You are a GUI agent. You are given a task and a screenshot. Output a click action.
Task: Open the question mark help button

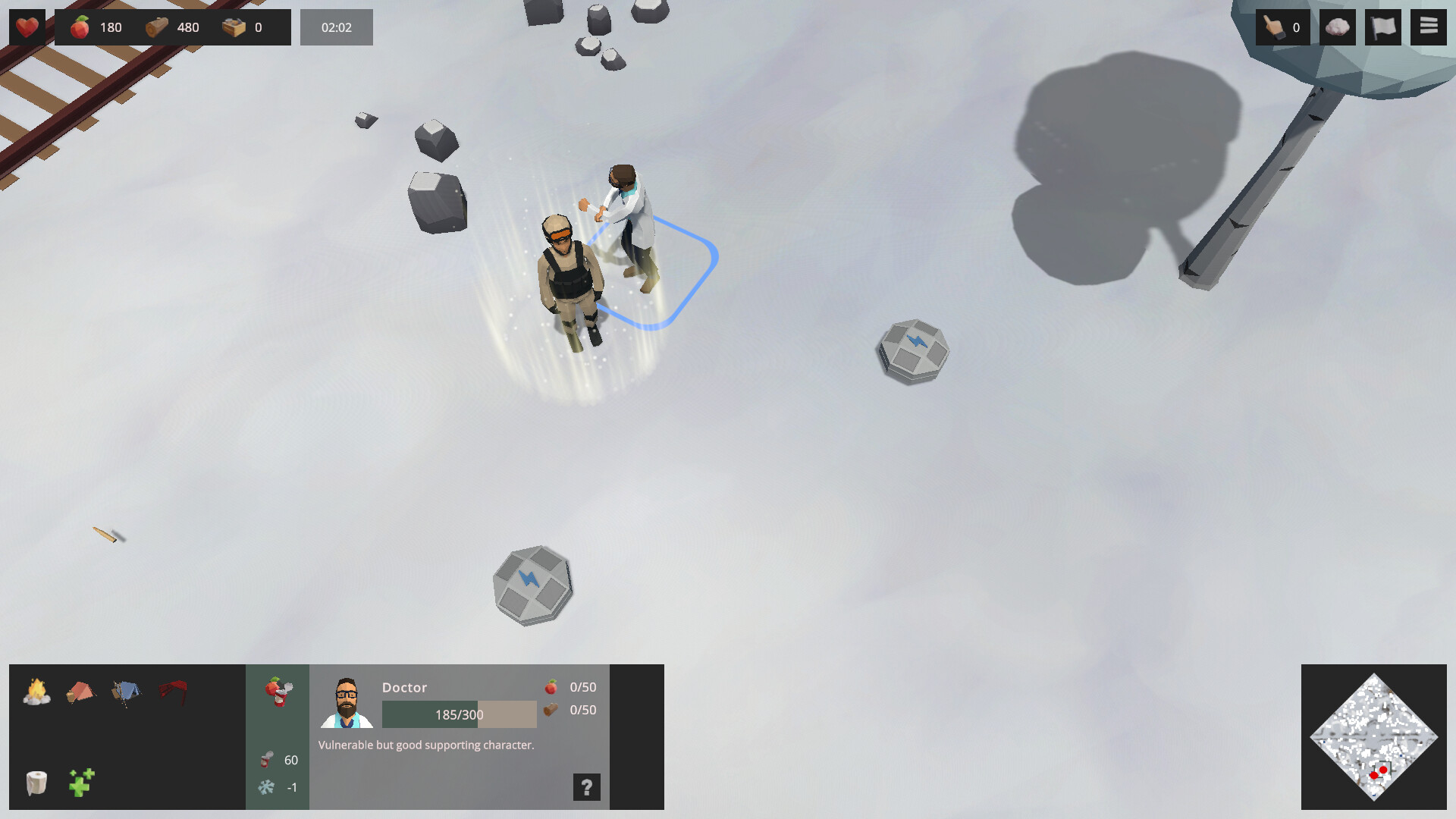coord(585,787)
